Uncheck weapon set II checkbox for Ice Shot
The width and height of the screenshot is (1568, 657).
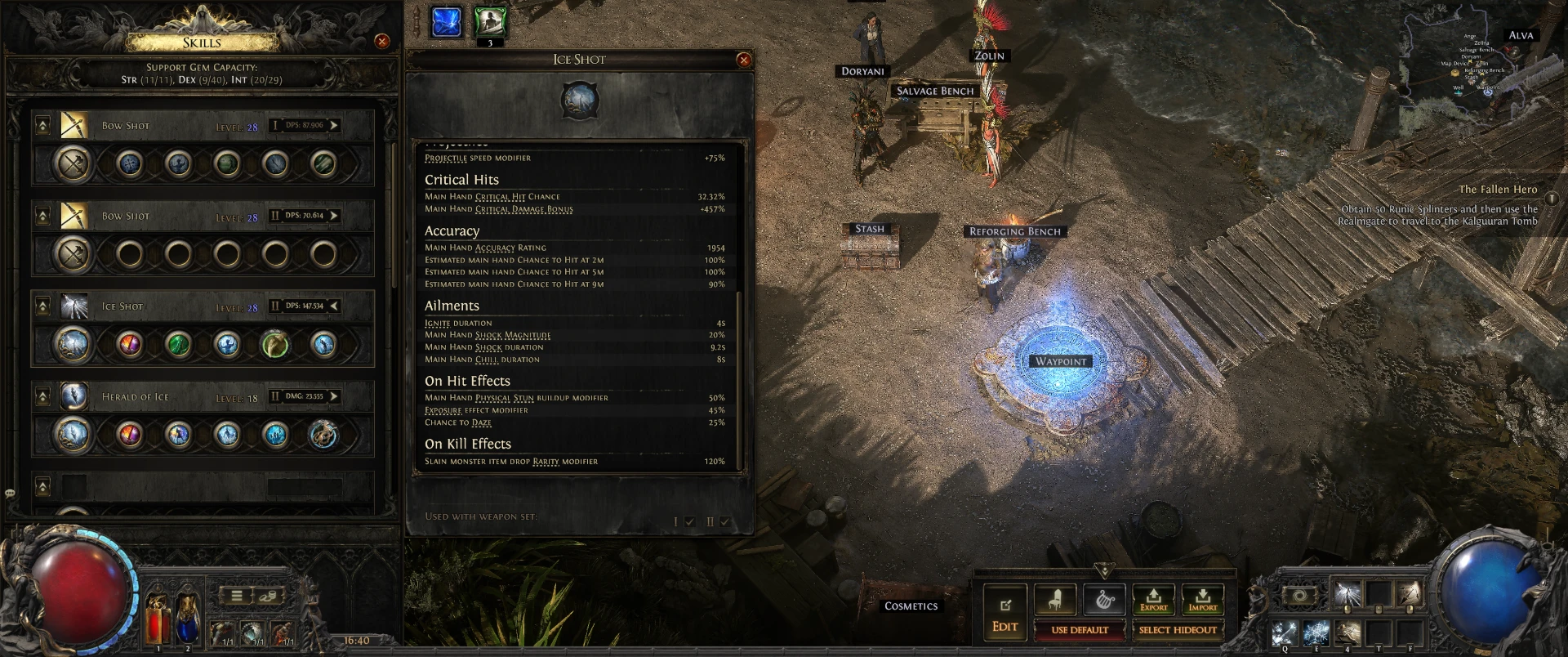point(727,519)
